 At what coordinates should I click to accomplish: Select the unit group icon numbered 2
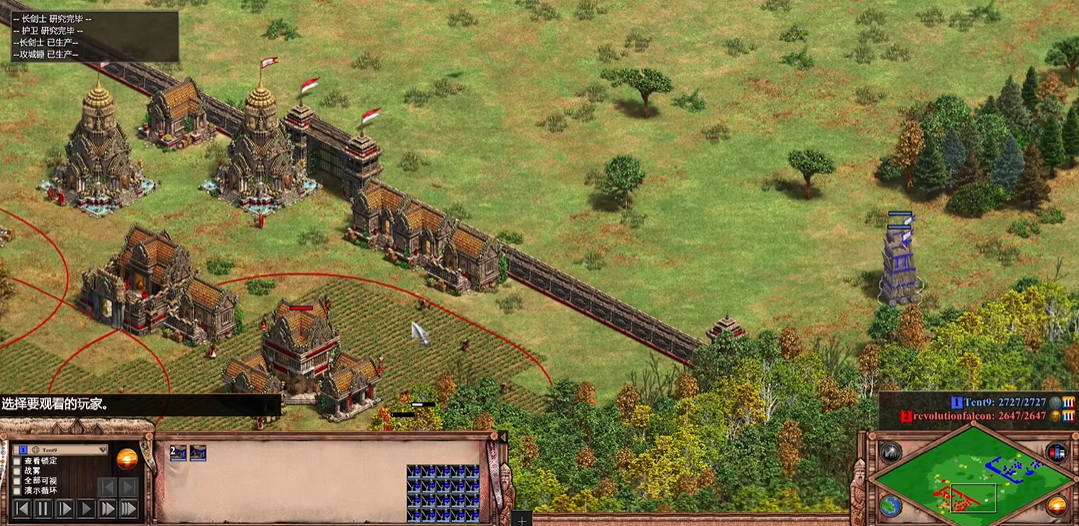coord(177,453)
